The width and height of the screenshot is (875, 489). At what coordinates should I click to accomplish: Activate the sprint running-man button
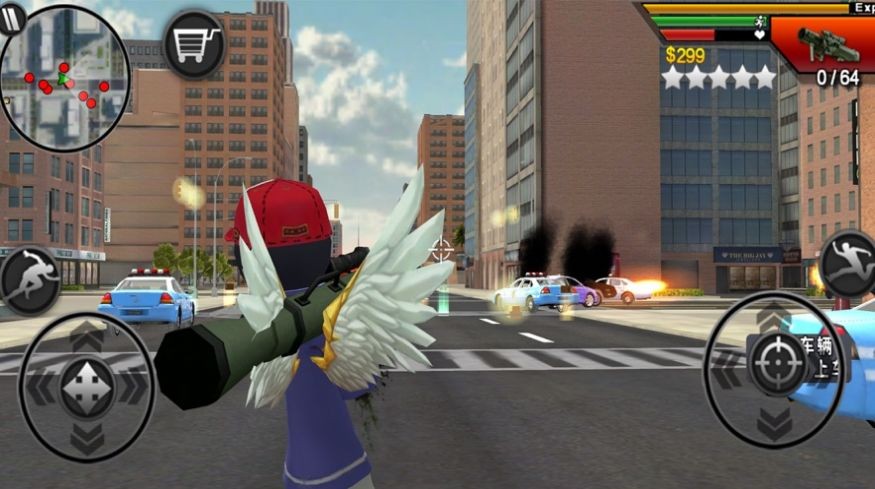(29, 279)
